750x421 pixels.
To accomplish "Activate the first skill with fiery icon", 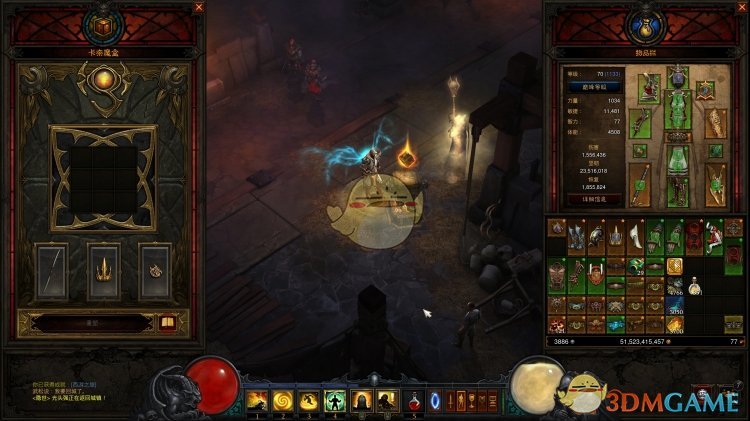I will [259, 401].
